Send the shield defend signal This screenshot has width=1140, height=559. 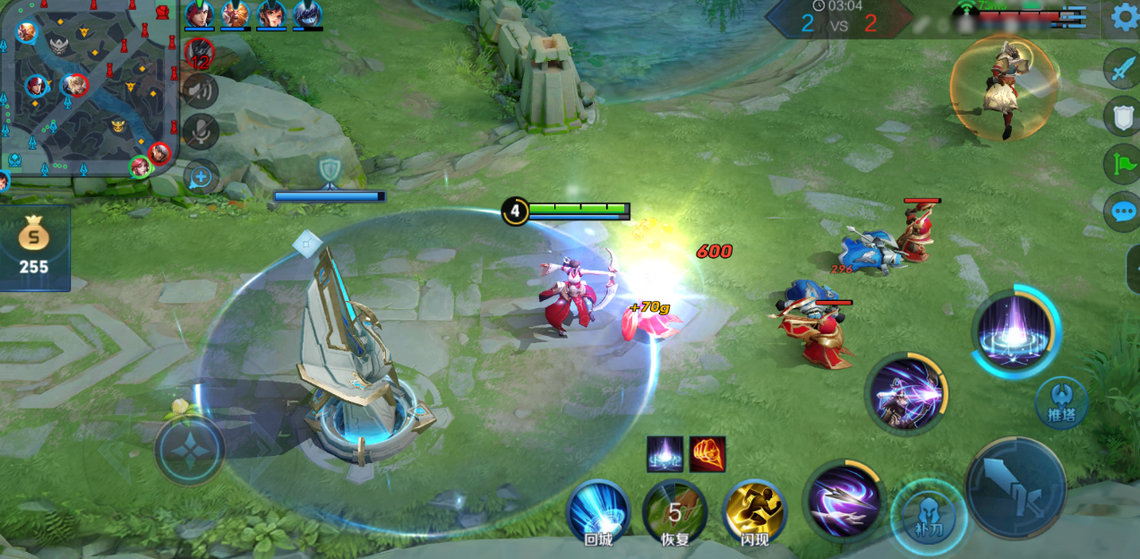1122,116
